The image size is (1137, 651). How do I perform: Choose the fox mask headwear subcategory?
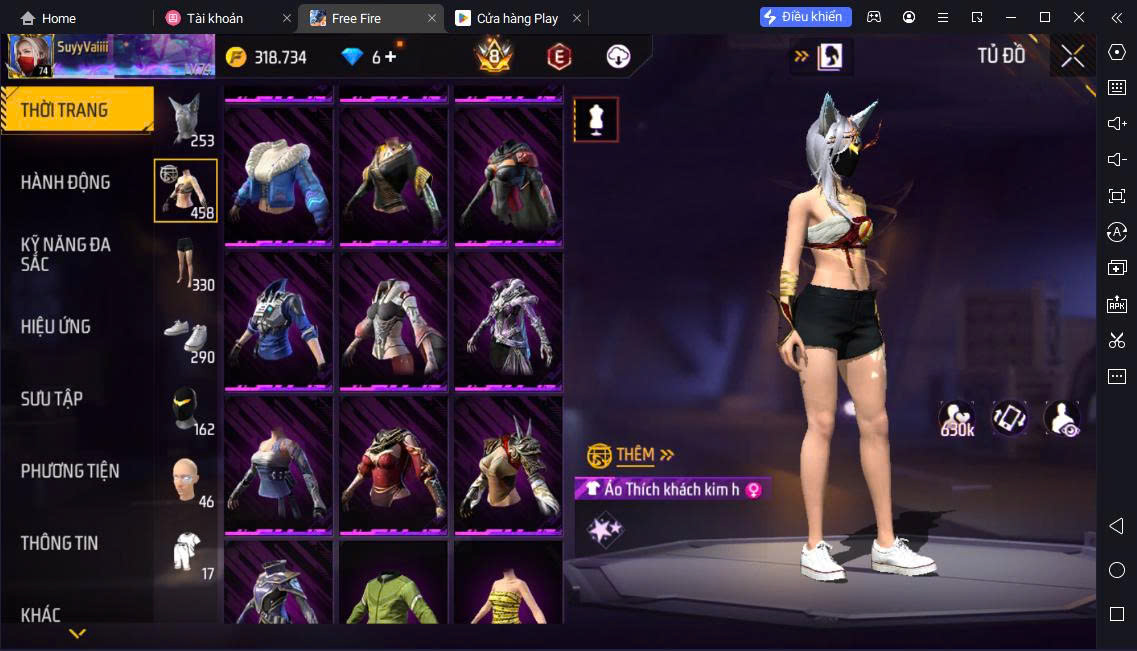tap(186, 120)
